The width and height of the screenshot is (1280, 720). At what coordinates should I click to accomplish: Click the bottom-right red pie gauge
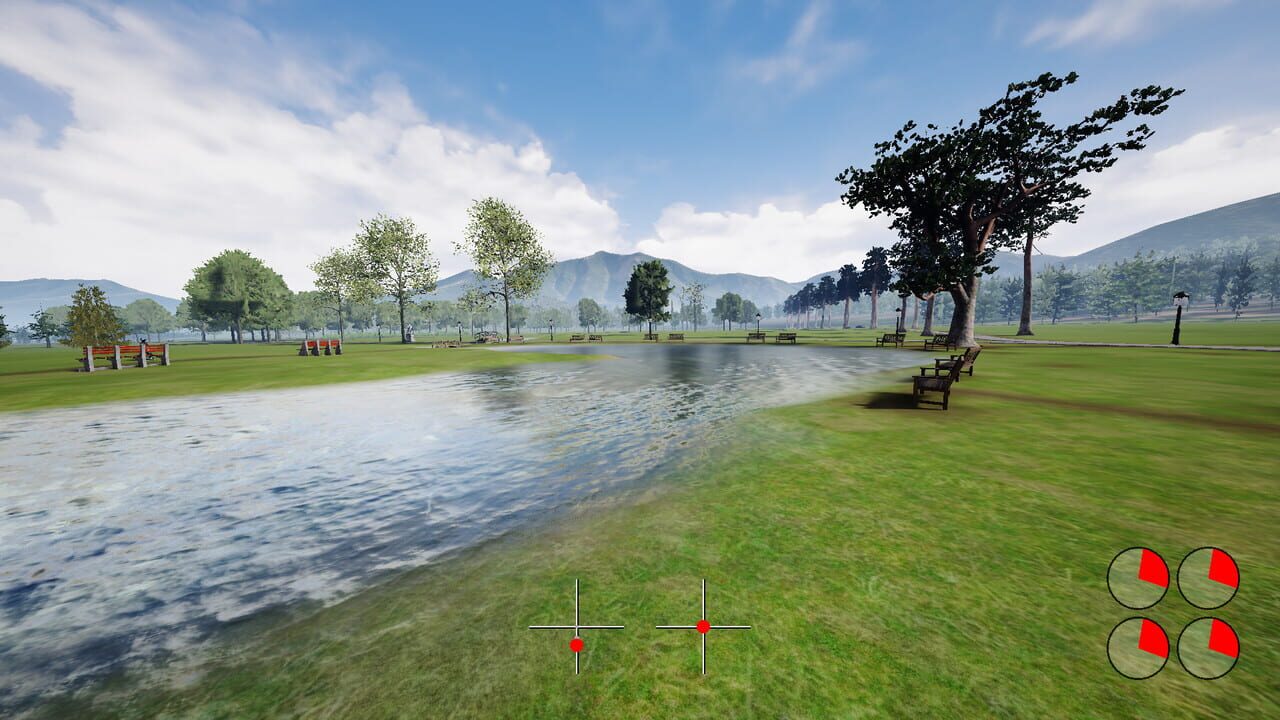pyautogui.click(x=1209, y=648)
